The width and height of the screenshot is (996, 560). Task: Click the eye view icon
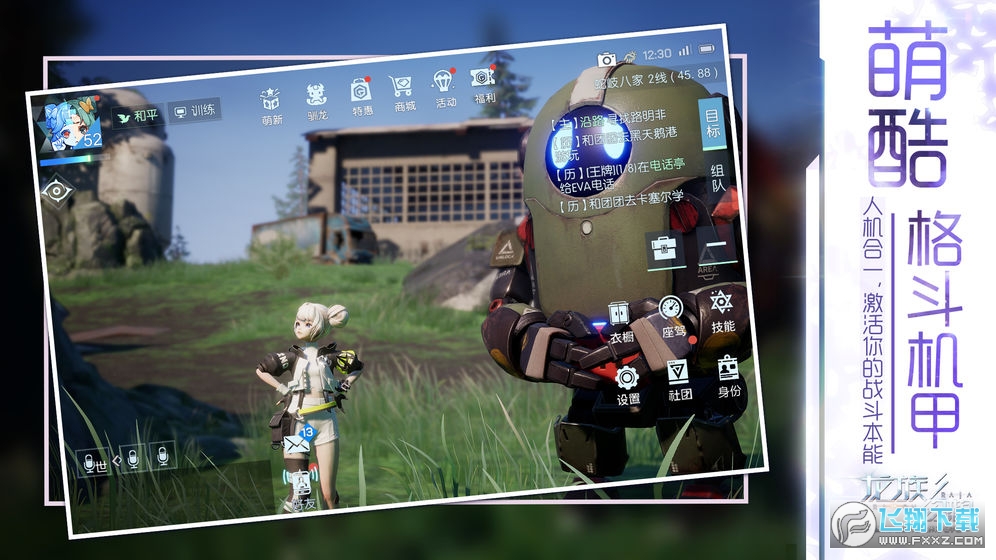click(57, 189)
